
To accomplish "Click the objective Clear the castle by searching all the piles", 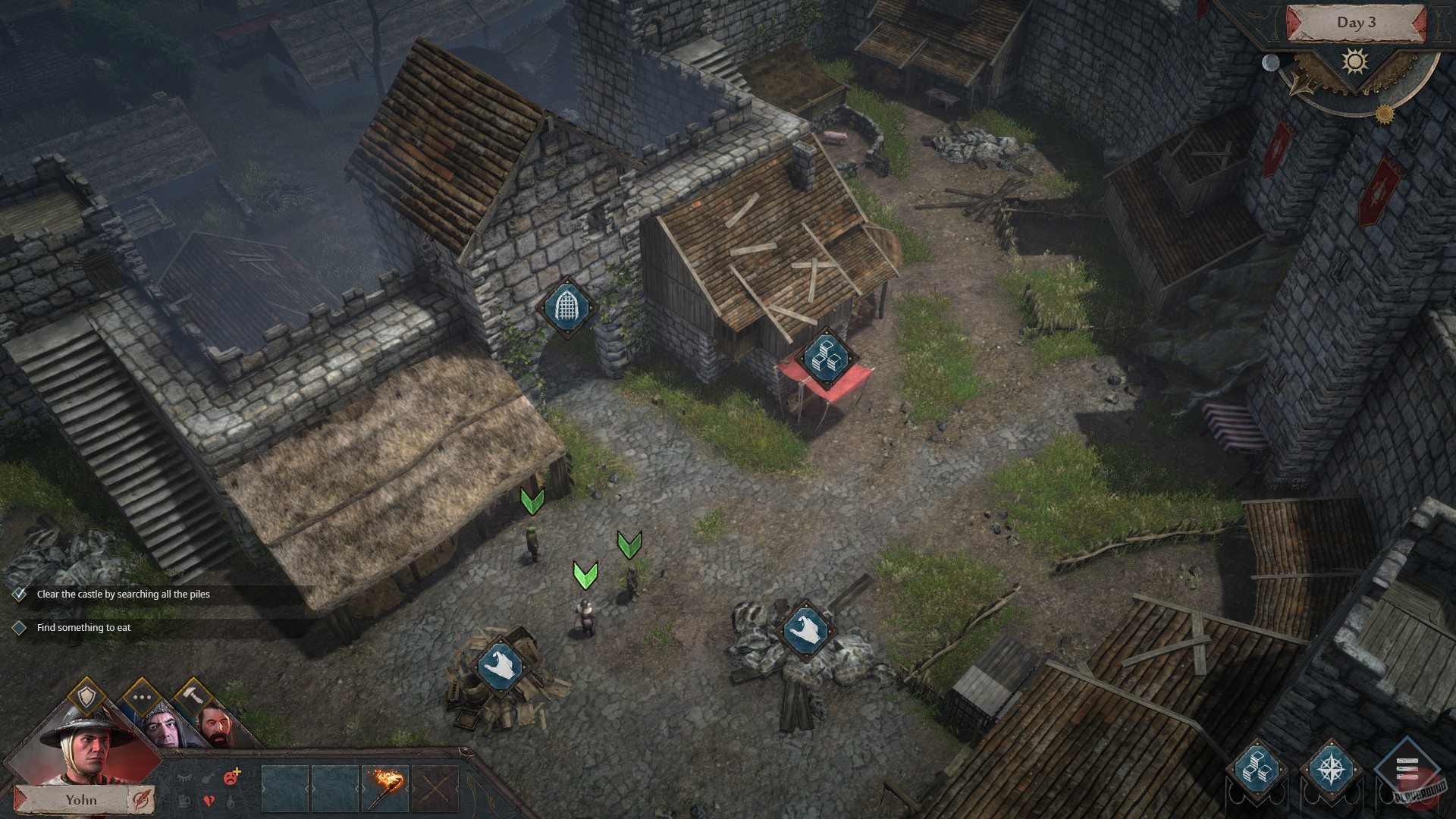I will point(125,595).
